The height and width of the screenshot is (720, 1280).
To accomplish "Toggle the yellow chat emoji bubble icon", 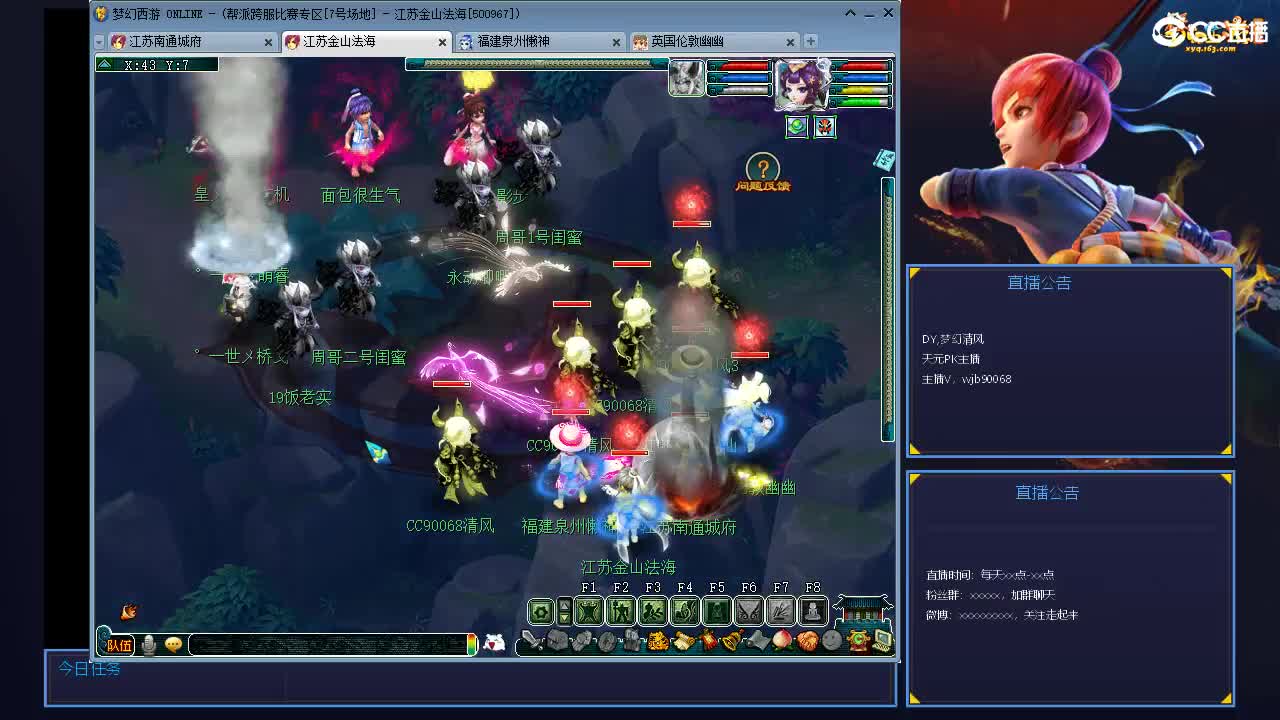I will pos(172,645).
